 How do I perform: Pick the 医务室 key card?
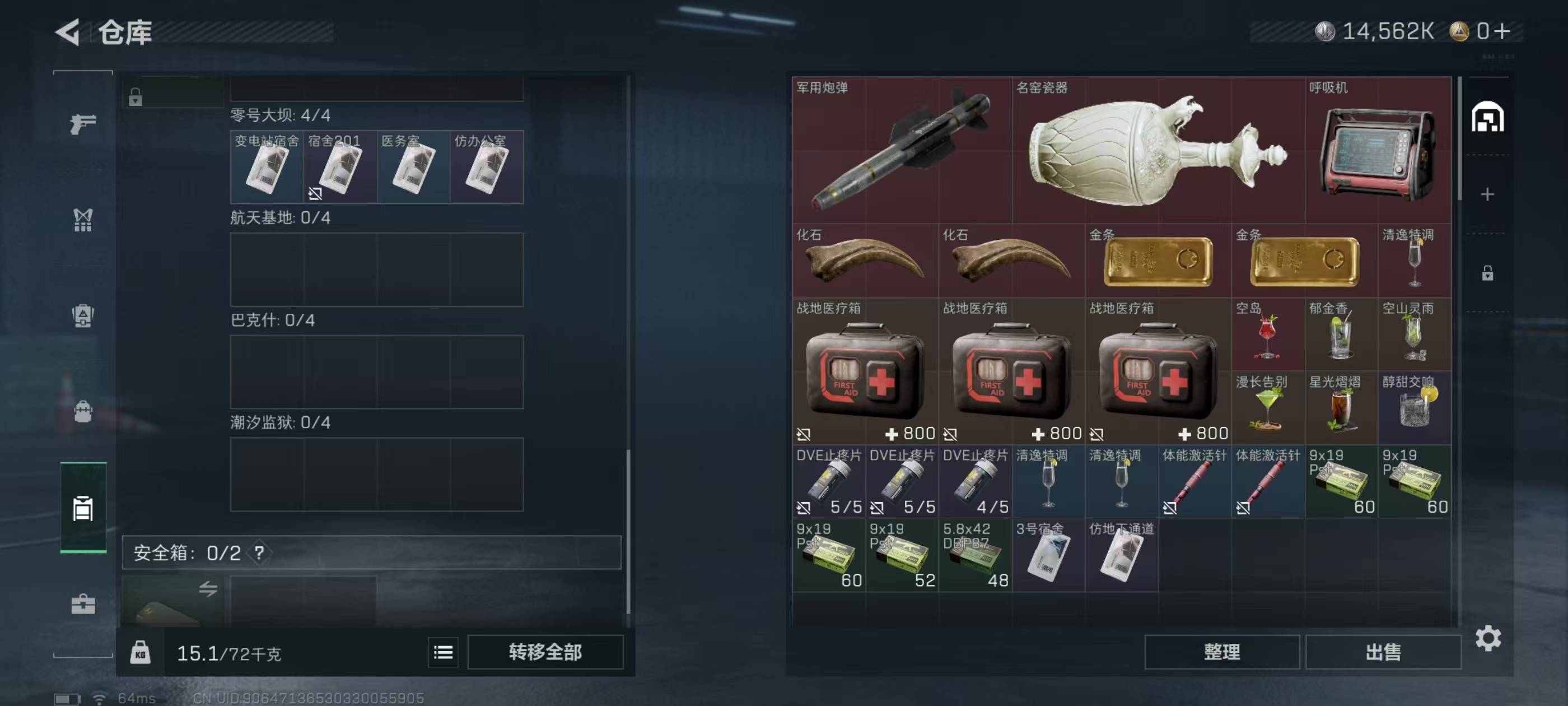click(413, 167)
